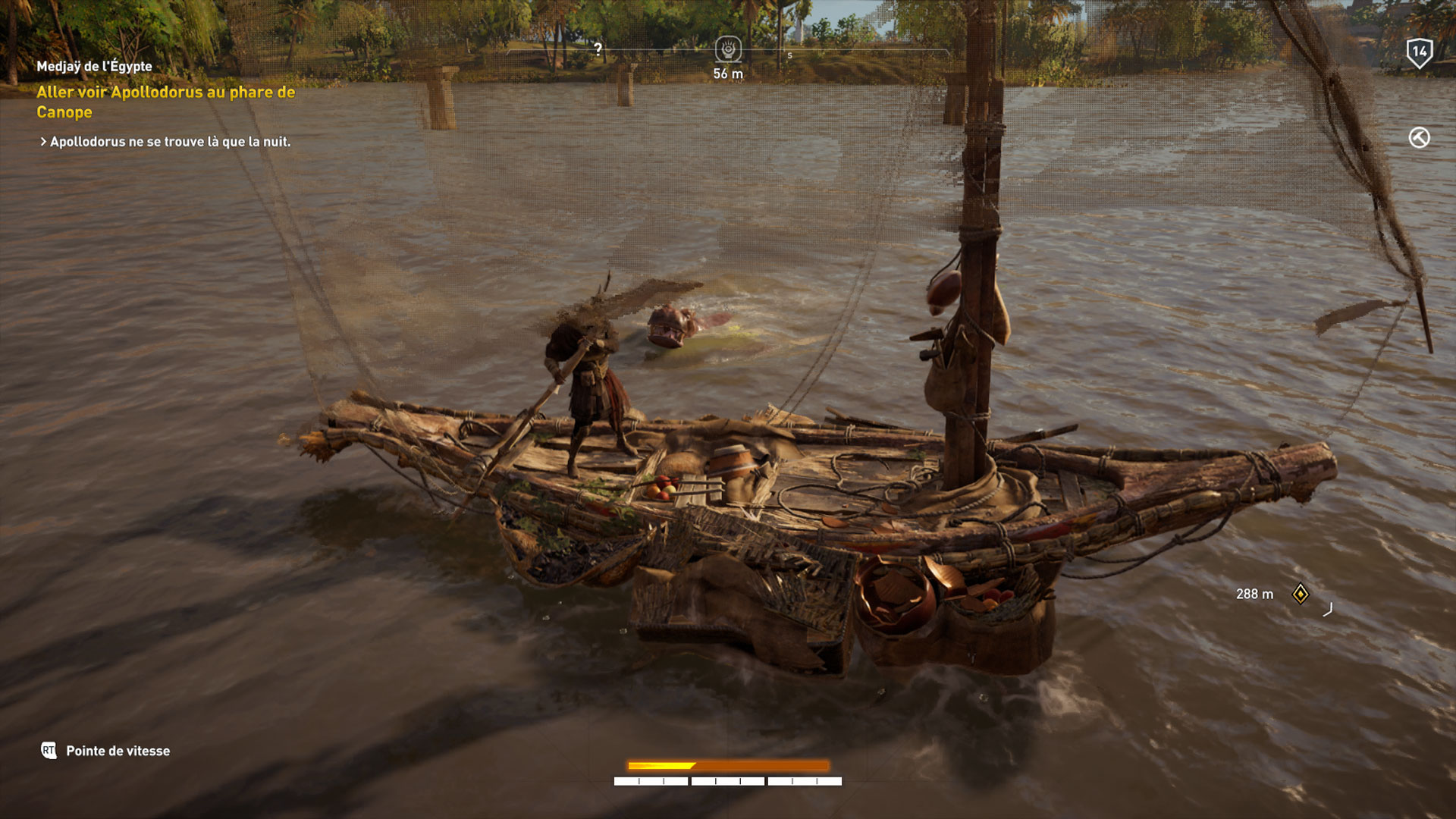Expand the quest title Aller voir Apollodorus

[x=165, y=102]
